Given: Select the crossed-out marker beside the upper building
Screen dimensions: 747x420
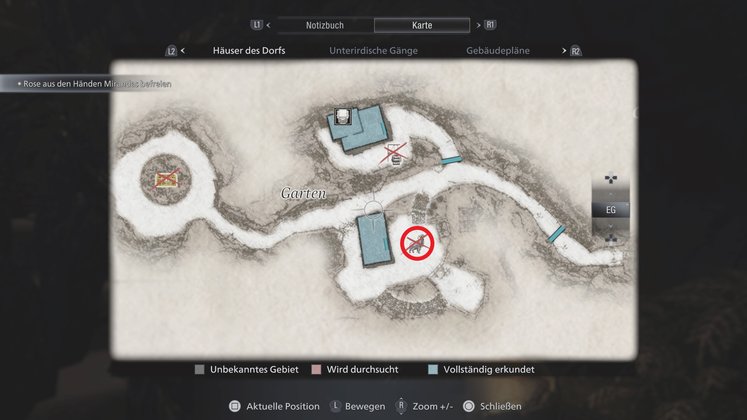Looking at the screenshot, I should (x=396, y=153).
